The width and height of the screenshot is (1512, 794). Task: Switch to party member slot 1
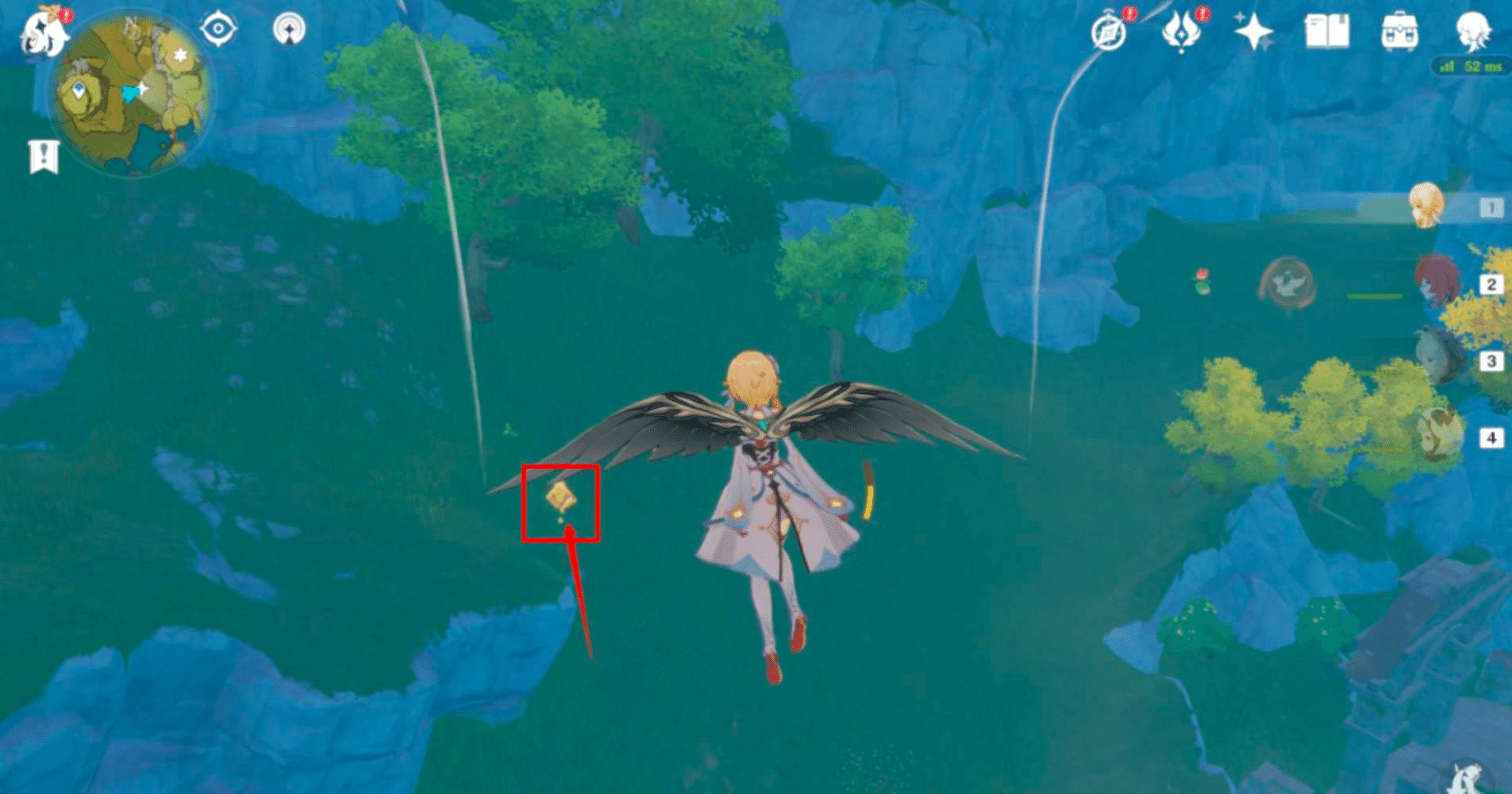1491,206
